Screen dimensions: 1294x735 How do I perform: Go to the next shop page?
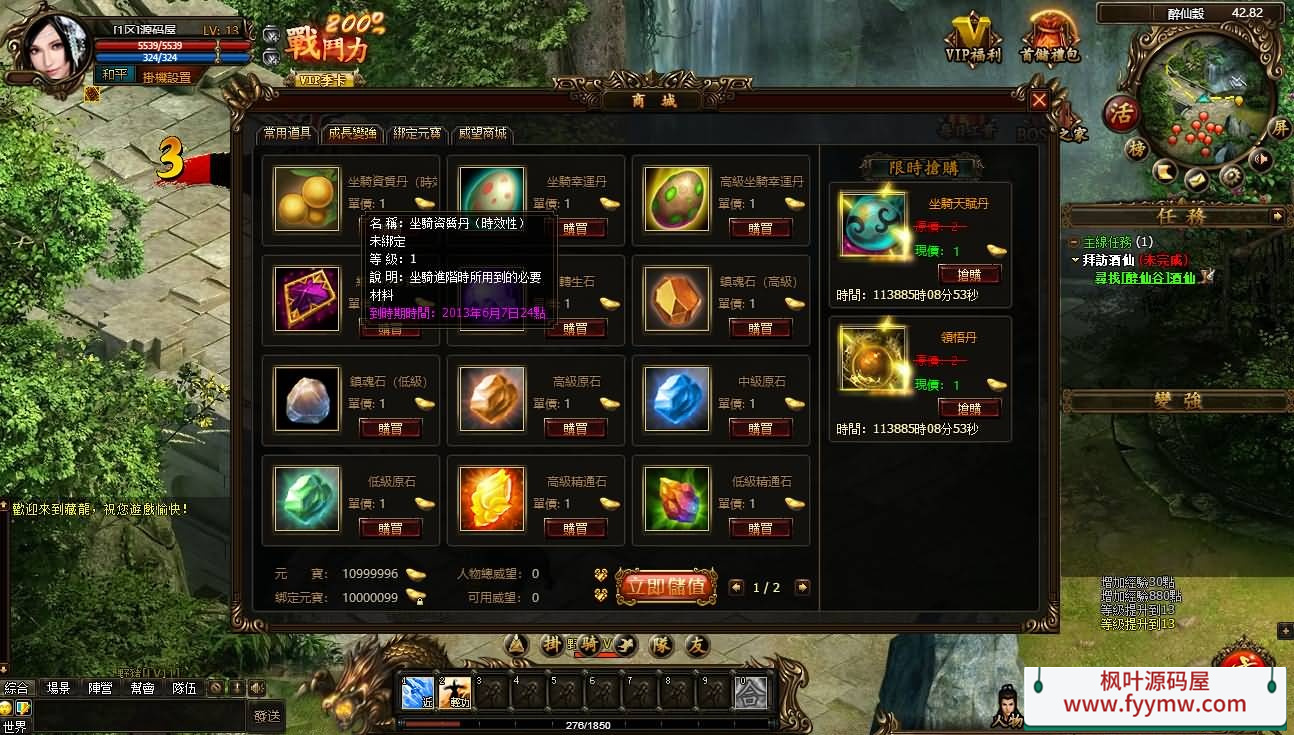[802, 587]
